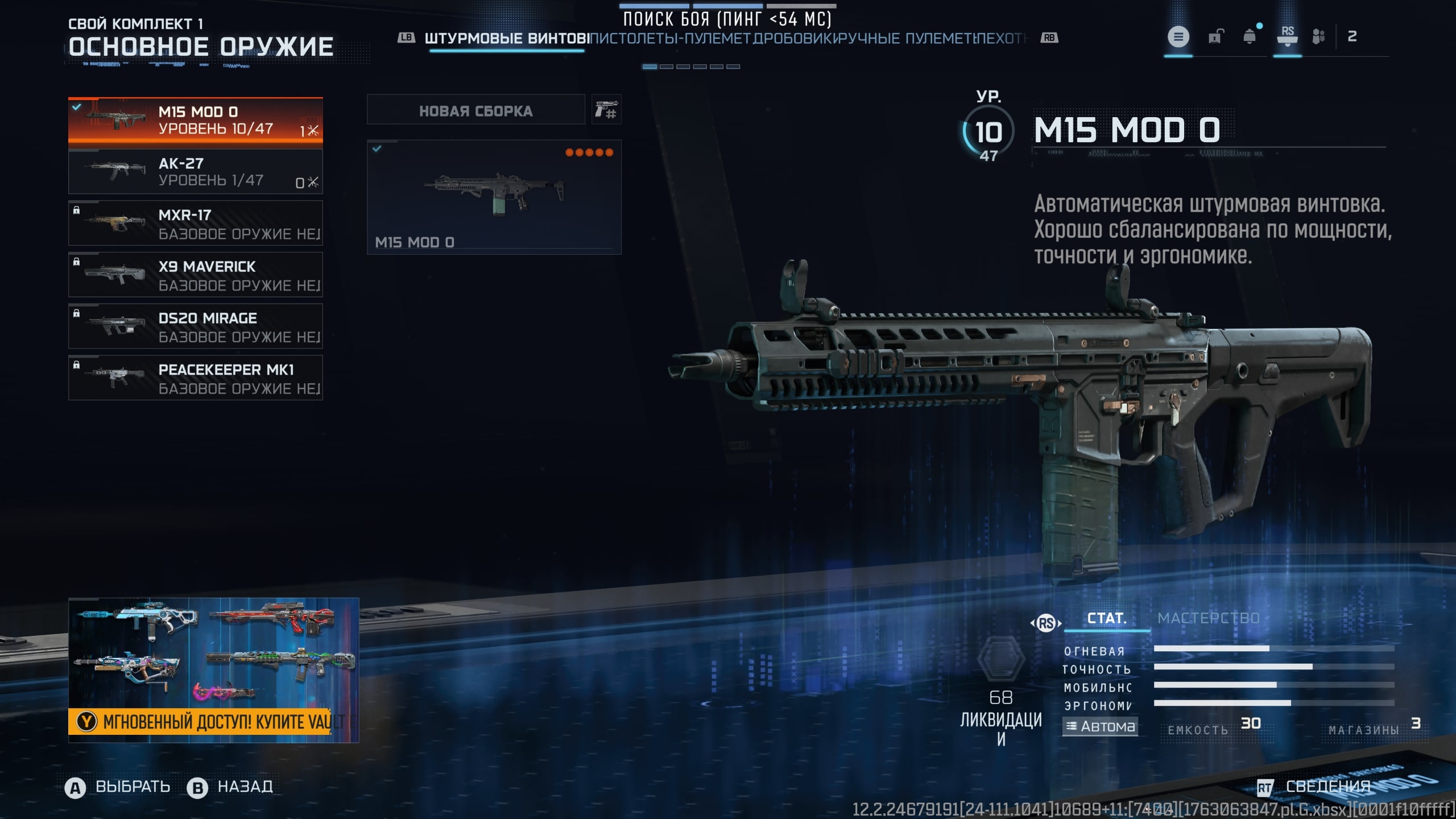Show the Стат. weapon stats tab

[x=1106, y=618]
